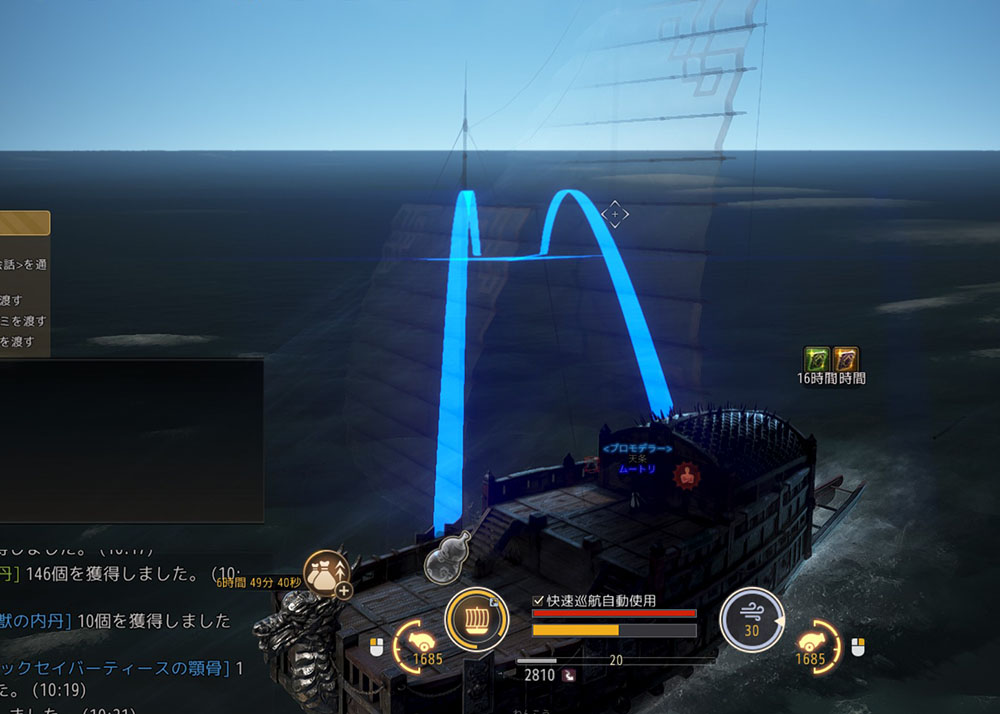
Task: Click the chat log message area
Action: coord(120,630)
